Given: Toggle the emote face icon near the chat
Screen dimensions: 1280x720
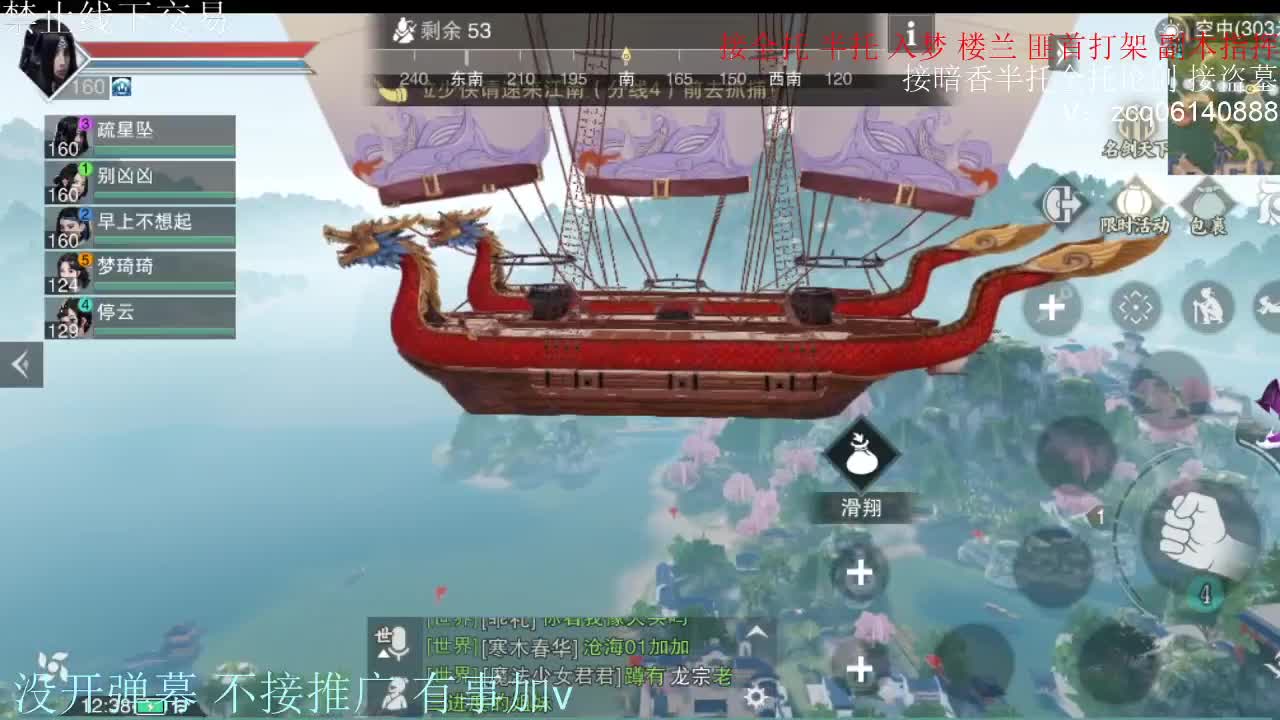Looking at the screenshot, I should [393, 692].
